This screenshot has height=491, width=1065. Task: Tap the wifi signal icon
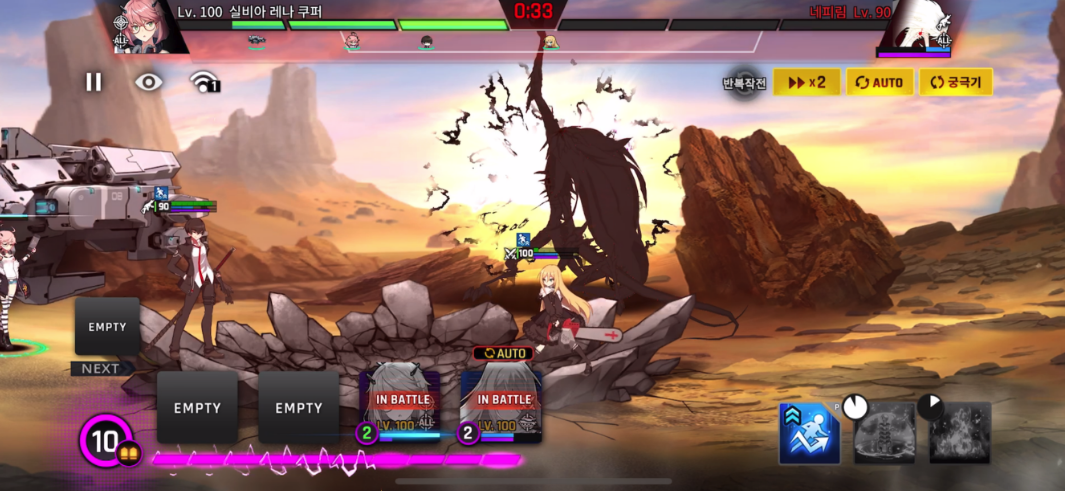[204, 82]
